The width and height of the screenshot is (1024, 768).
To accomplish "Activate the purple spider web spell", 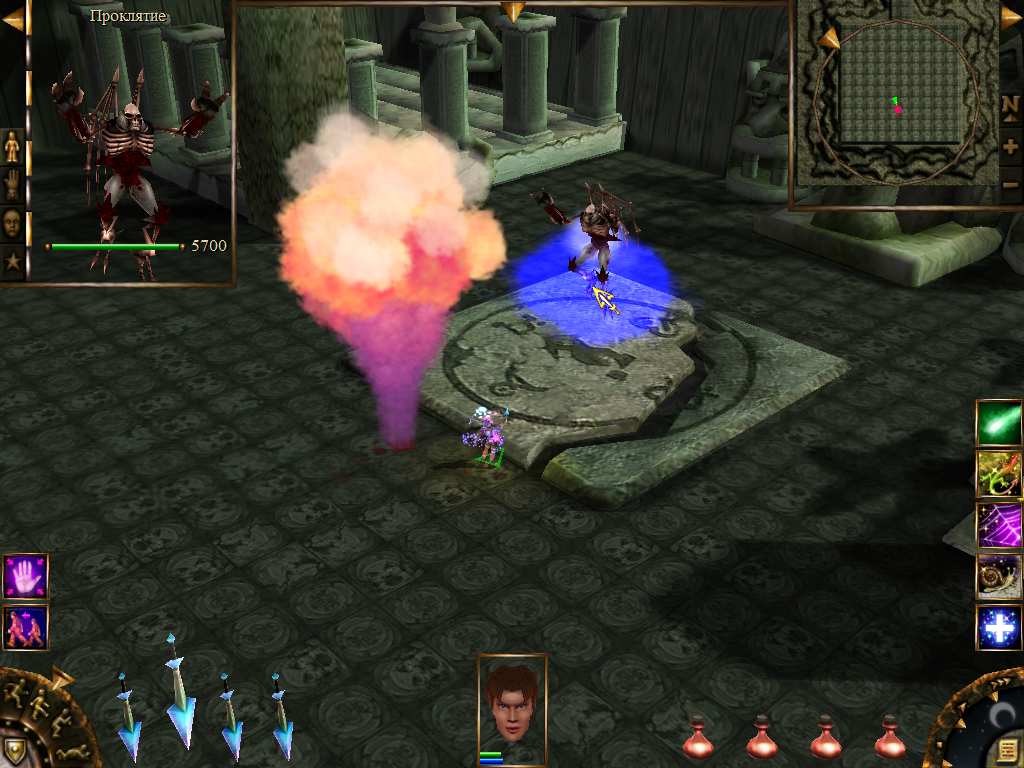I will tap(999, 525).
